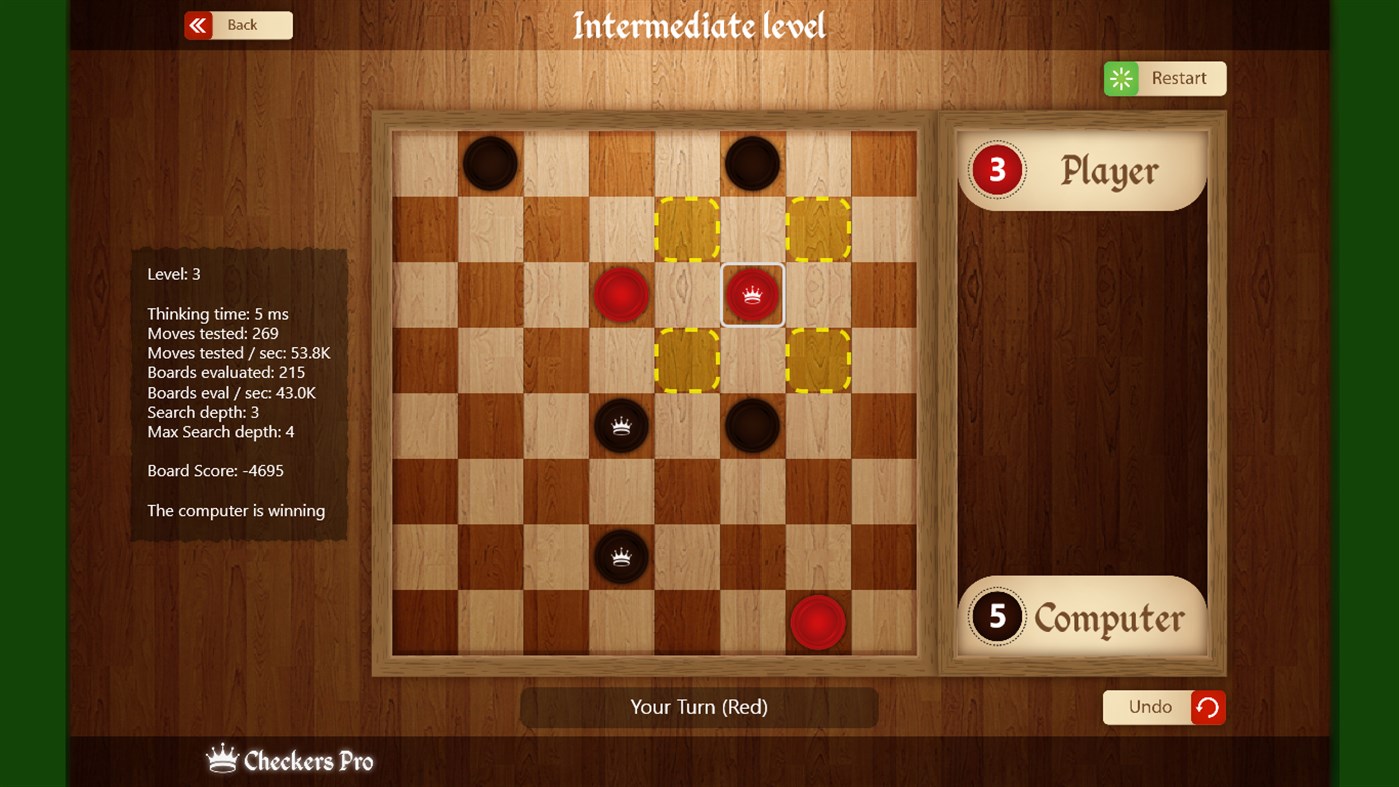Click the green Restart spinner icon
The height and width of the screenshot is (787, 1399).
pos(1121,78)
